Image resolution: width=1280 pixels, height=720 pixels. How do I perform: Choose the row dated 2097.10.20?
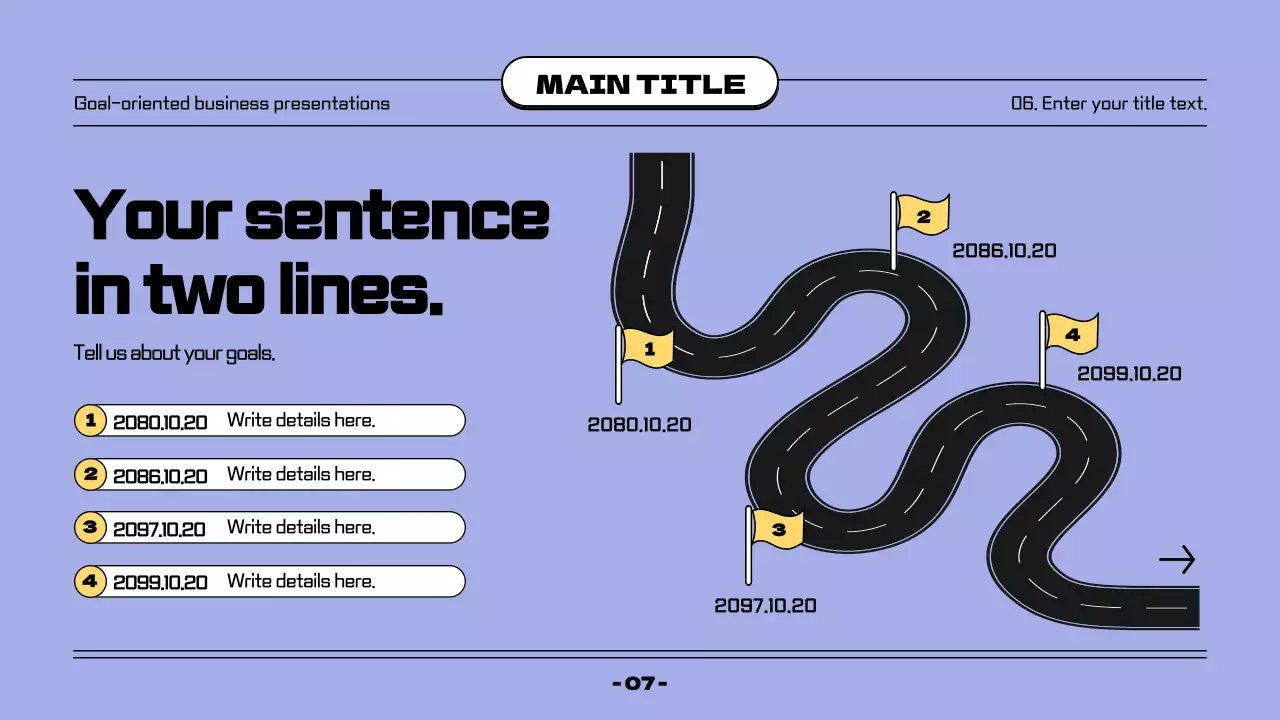click(270, 528)
